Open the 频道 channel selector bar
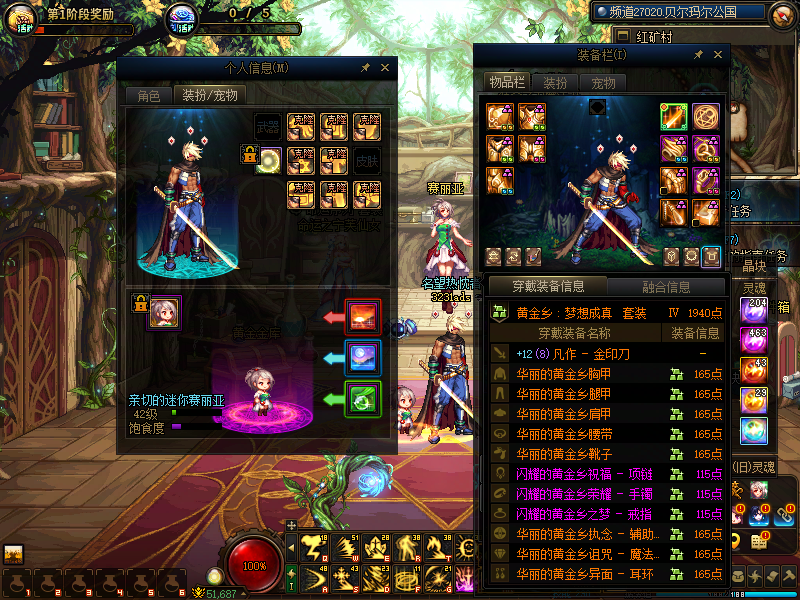 682,13
